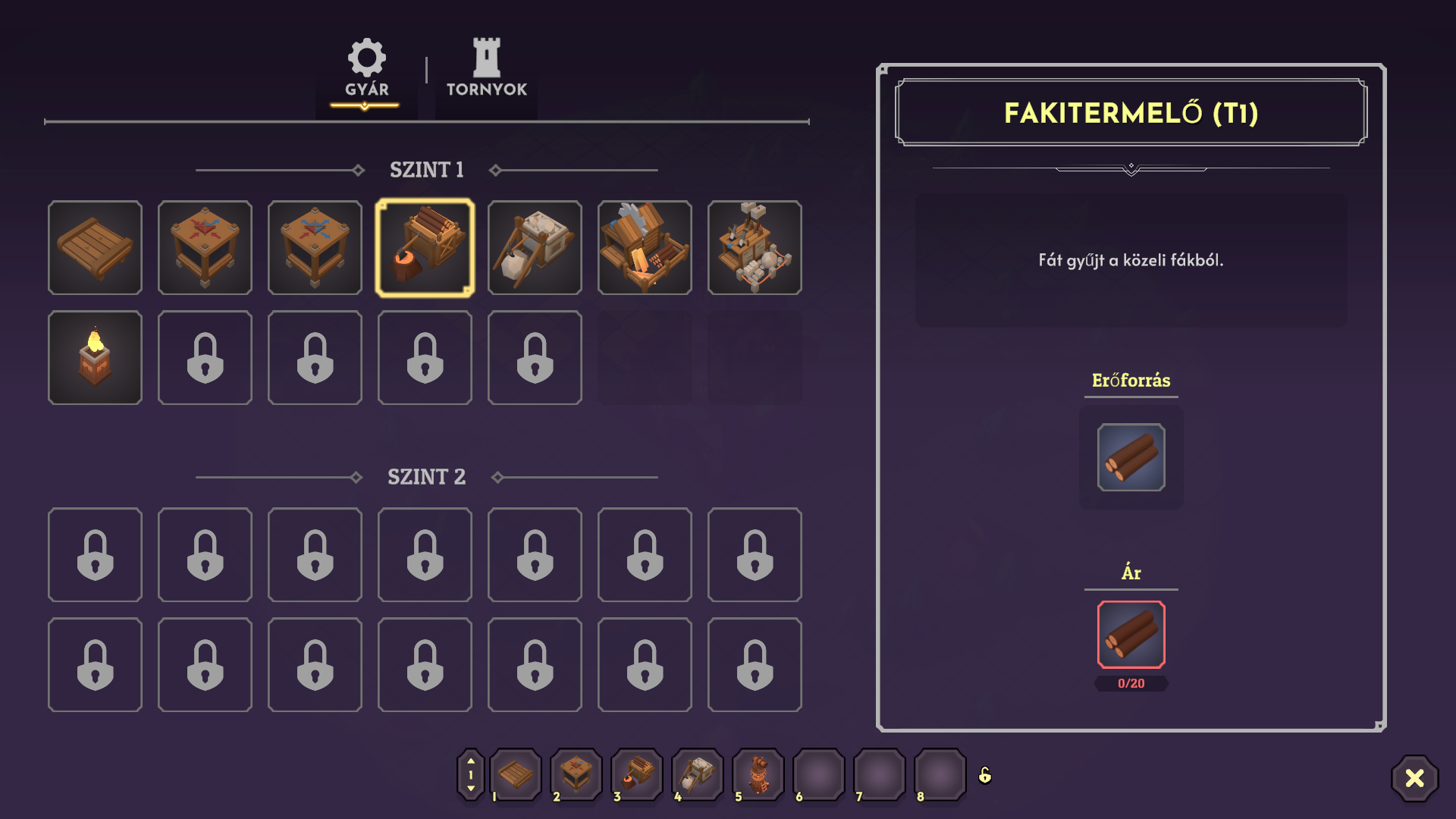Switch to the Tornyok tab
The width and height of the screenshot is (1456, 819).
click(486, 68)
